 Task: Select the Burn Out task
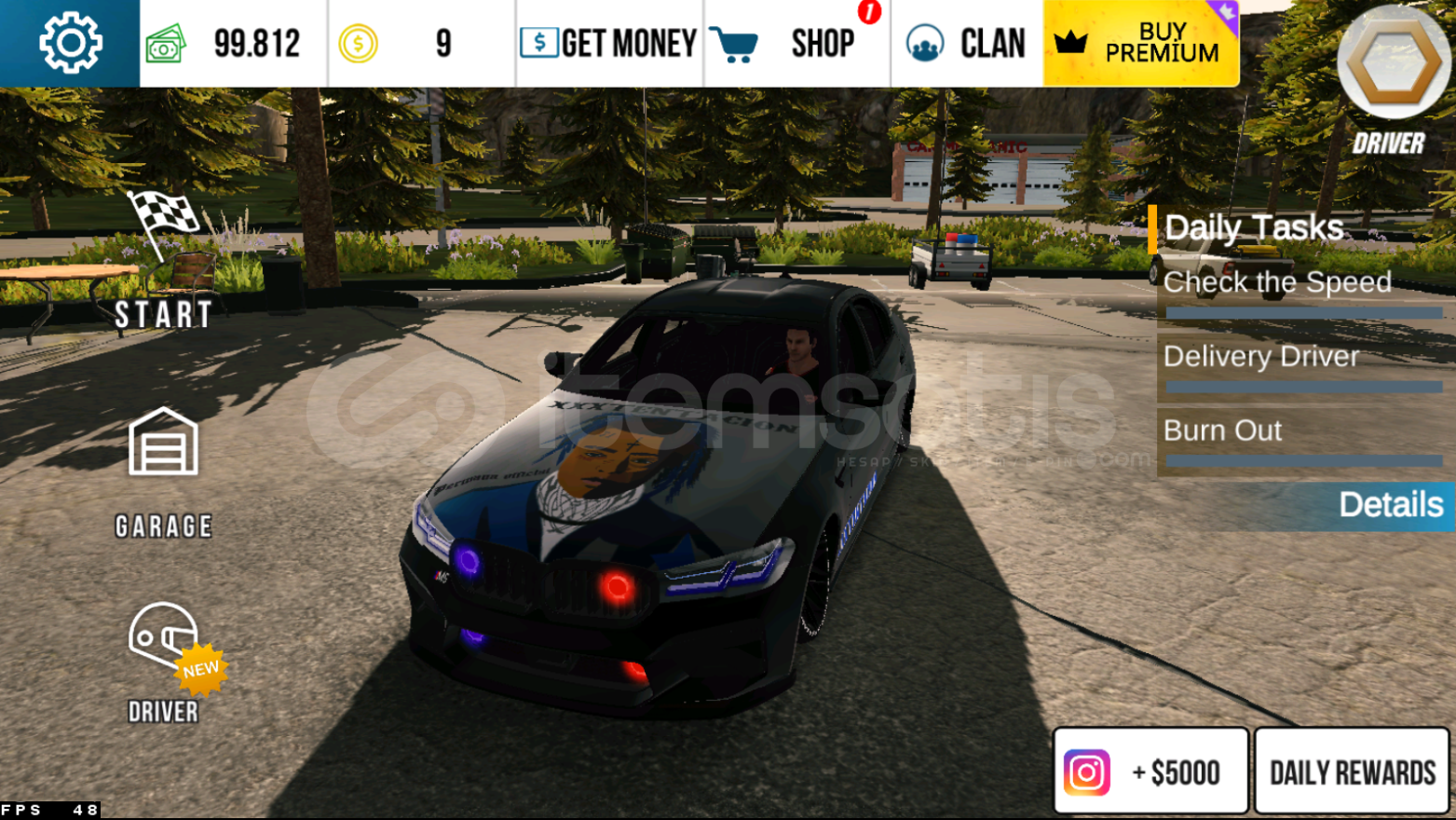point(1223,430)
